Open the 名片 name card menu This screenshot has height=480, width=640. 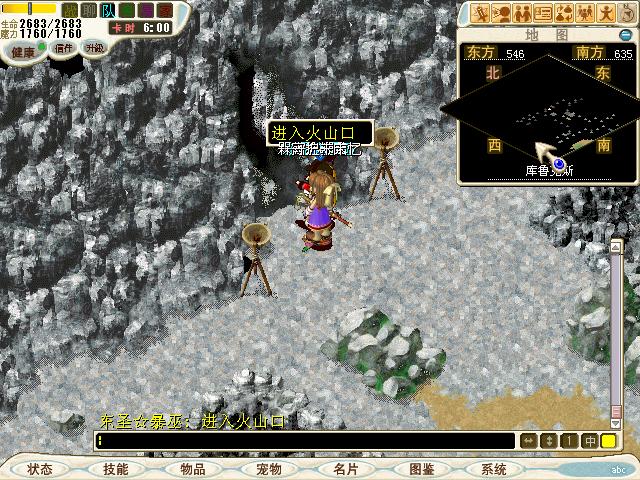345,469
